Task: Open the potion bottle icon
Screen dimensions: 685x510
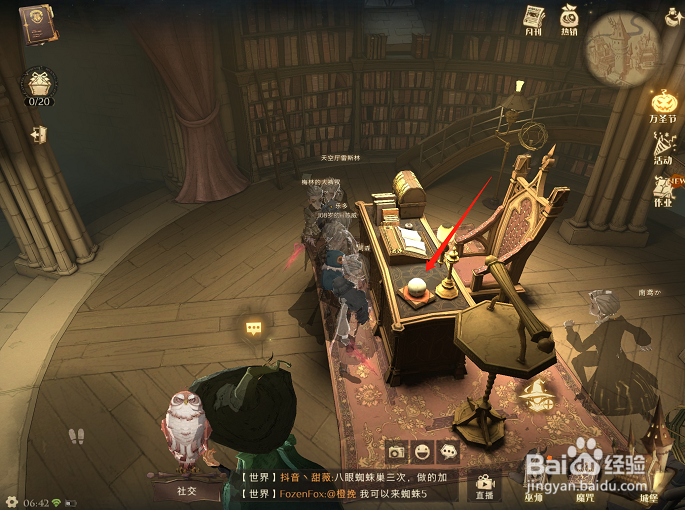Action: 673,14
